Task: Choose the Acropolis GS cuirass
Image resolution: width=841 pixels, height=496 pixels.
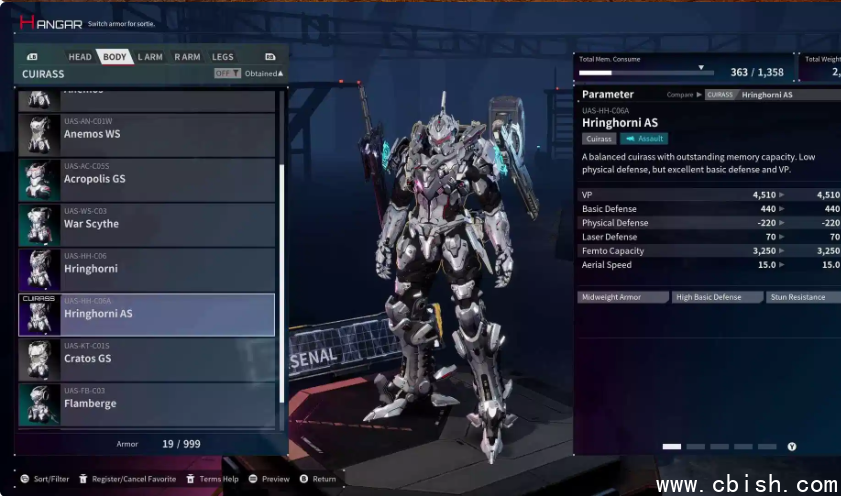Action: [x=147, y=179]
